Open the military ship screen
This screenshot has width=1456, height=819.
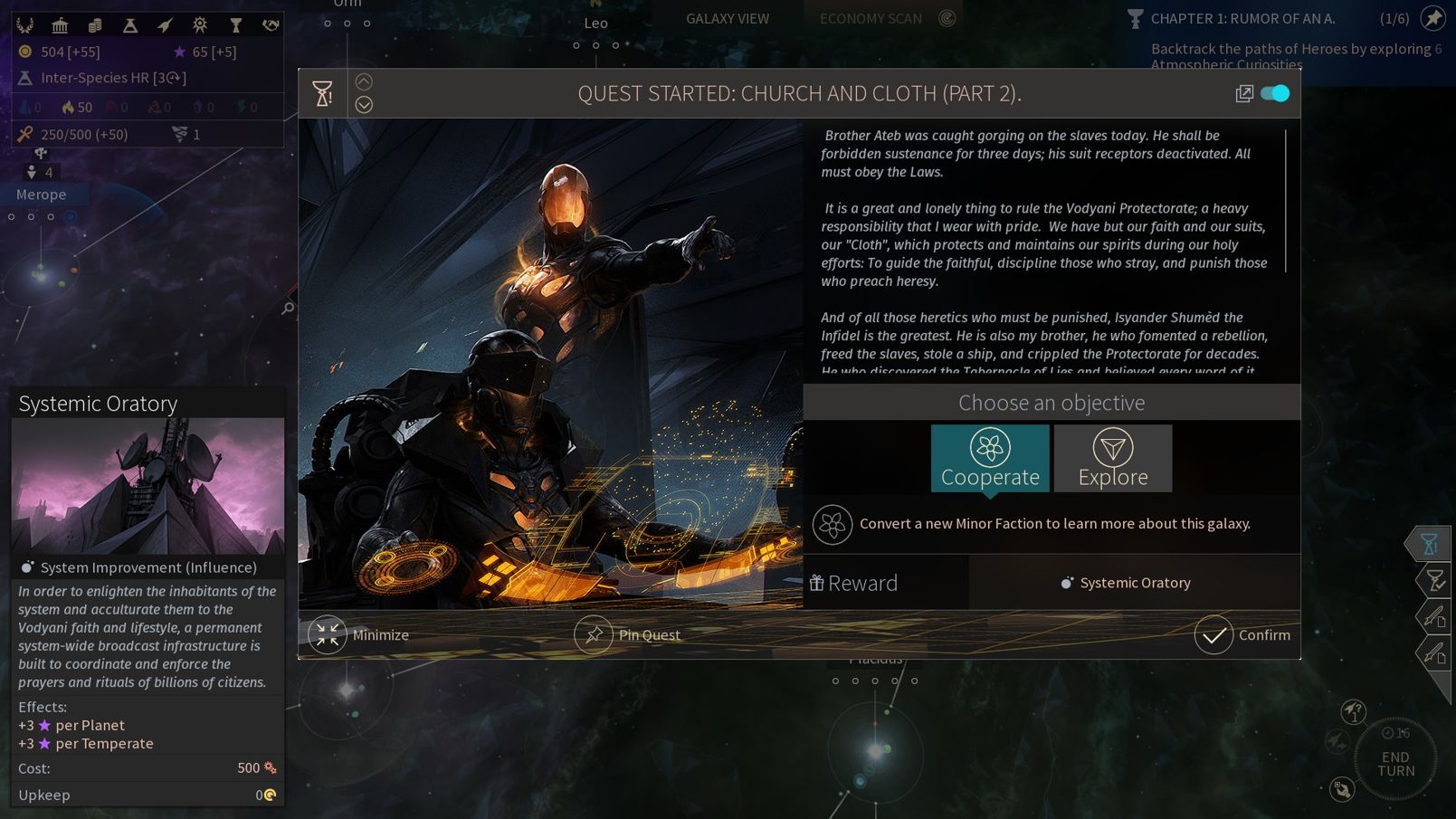(x=165, y=25)
